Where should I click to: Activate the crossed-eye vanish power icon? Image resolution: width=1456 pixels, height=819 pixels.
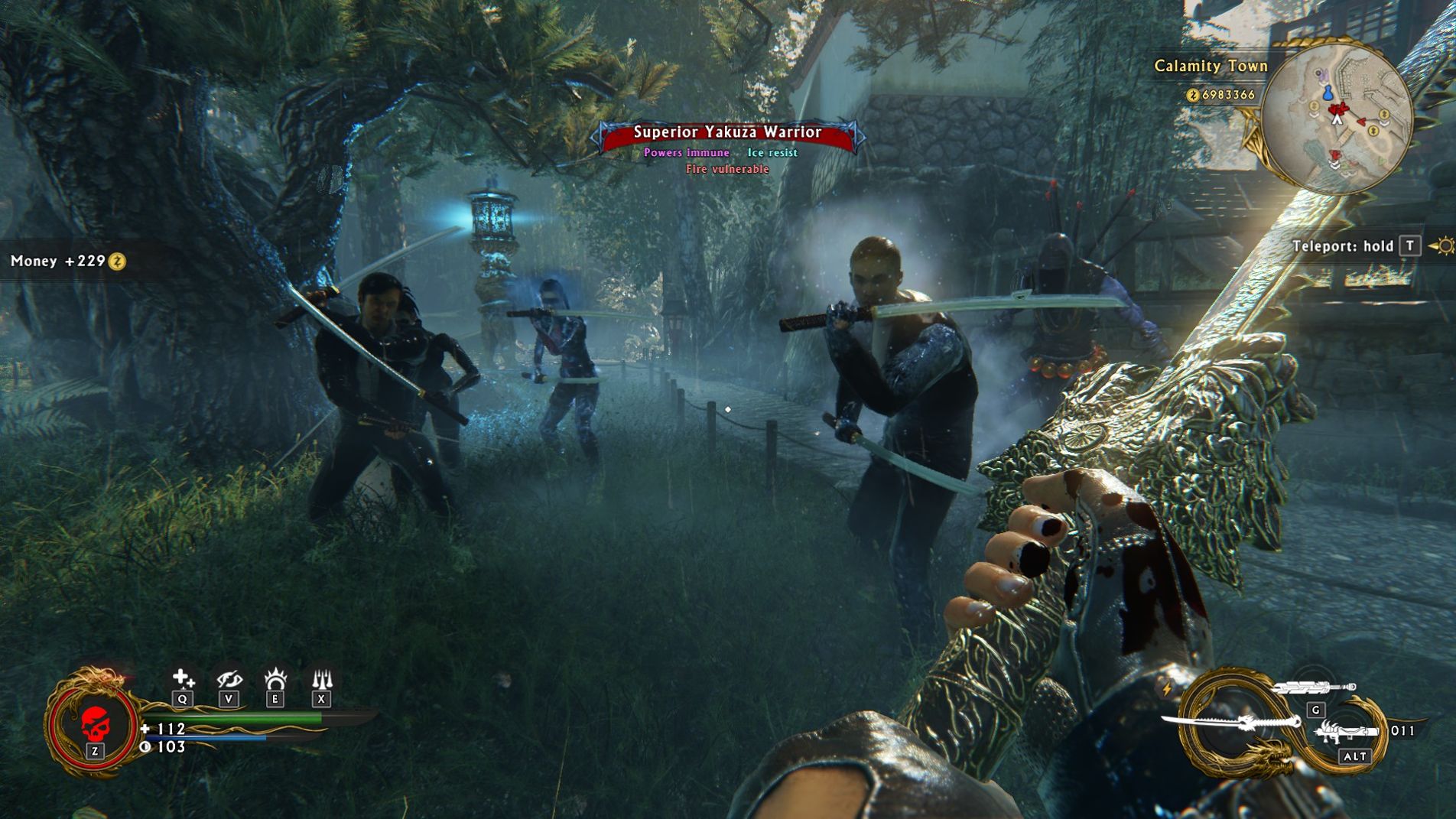[229, 678]
